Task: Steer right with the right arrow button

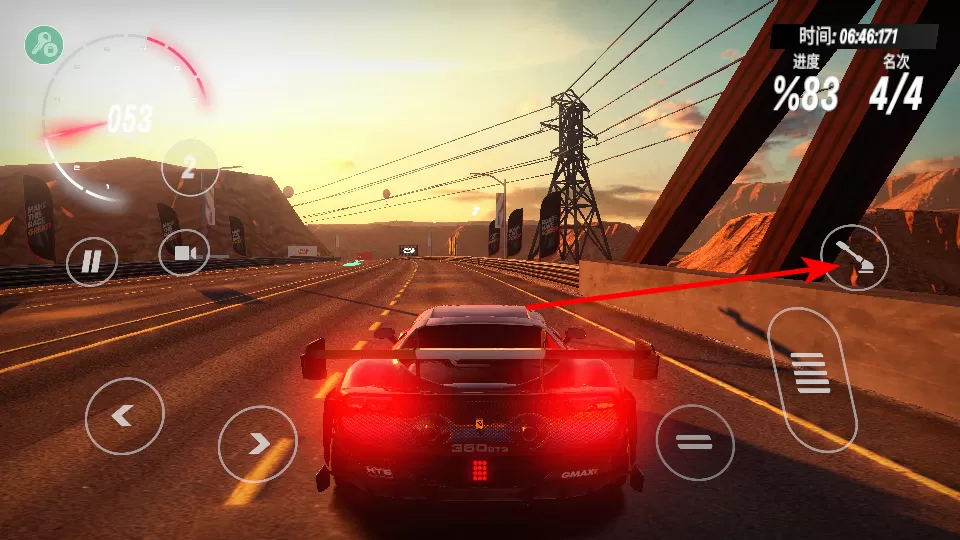Action: pyautogui.click(x=258, y=443)
